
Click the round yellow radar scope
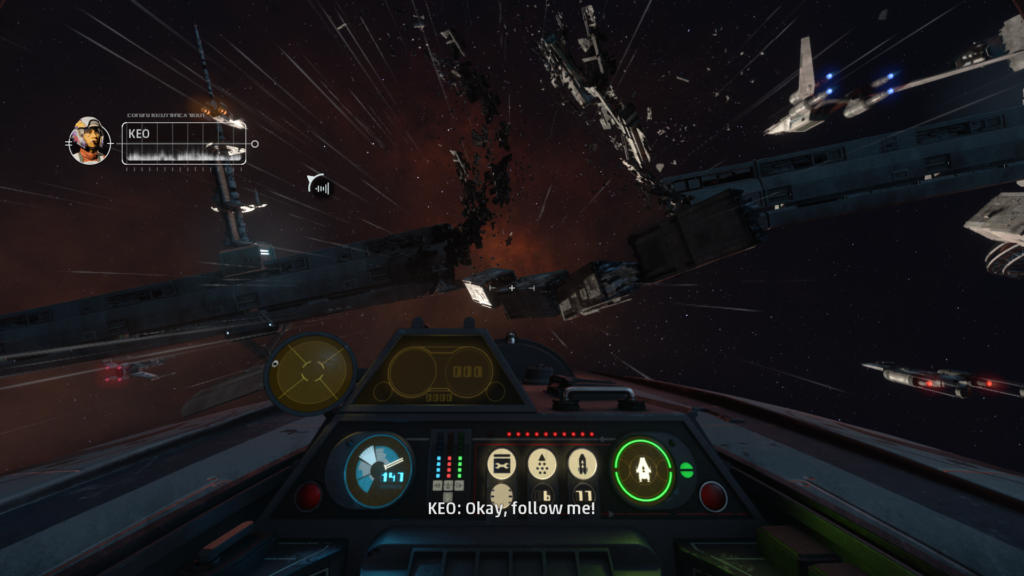point(311,372)
